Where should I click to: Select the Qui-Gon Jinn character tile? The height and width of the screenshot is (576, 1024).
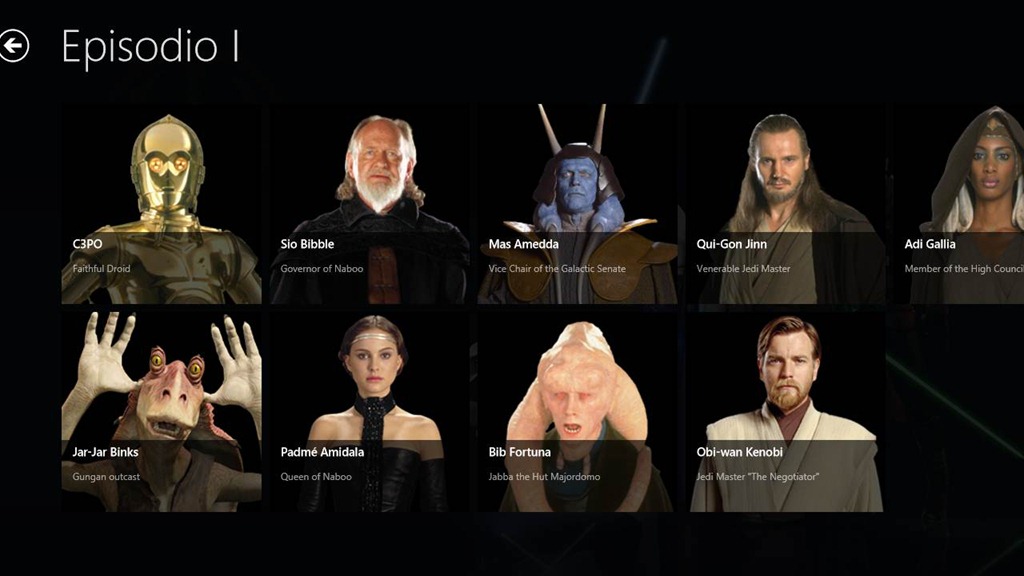coord(785,204)
